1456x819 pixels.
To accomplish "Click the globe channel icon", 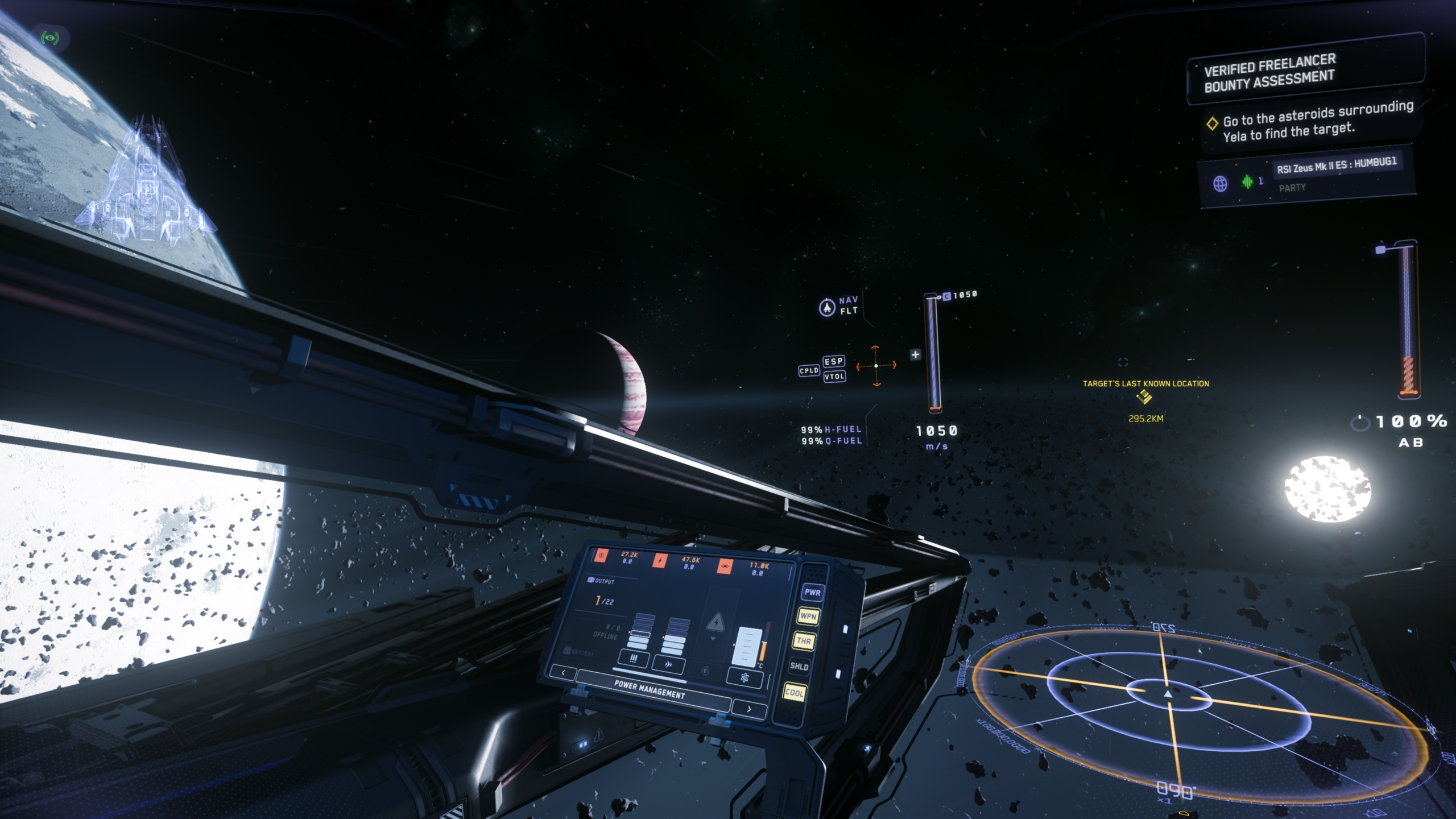I will coord(1220,184).
